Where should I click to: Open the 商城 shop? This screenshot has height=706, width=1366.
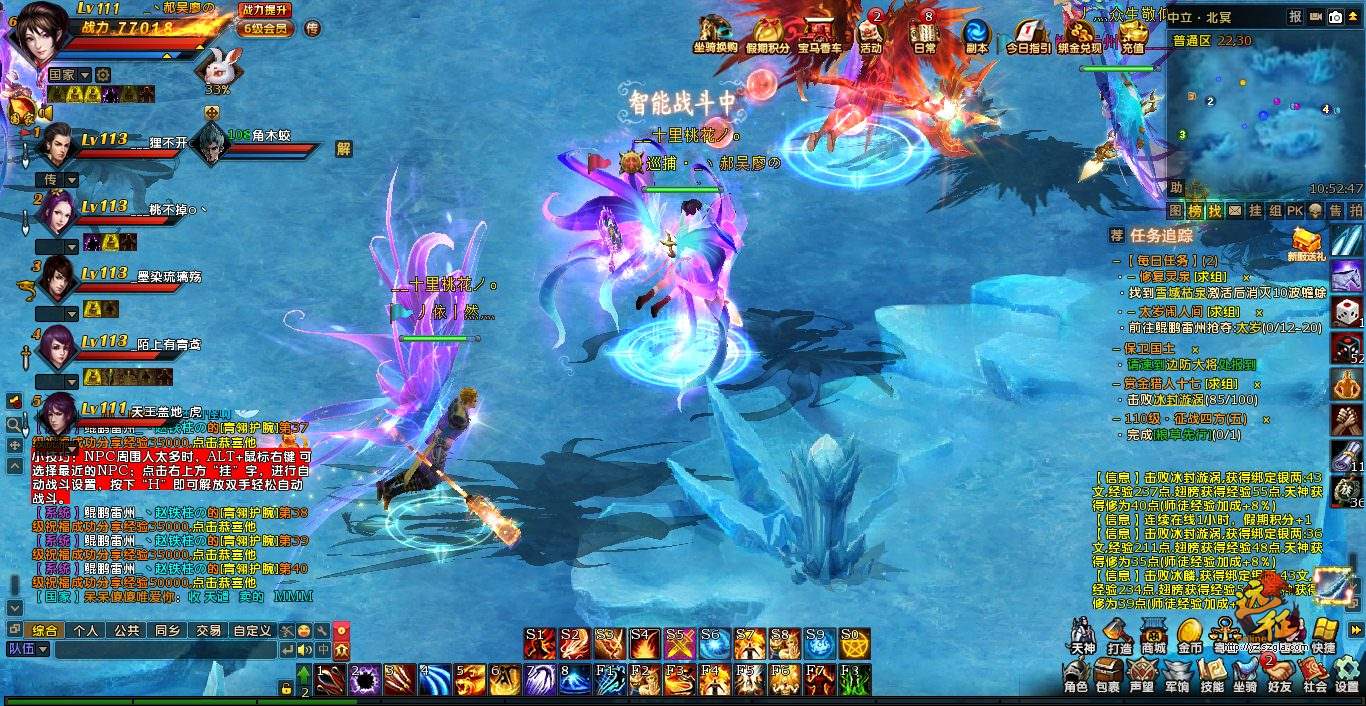pyautogui.click(x=1154, y=635)
